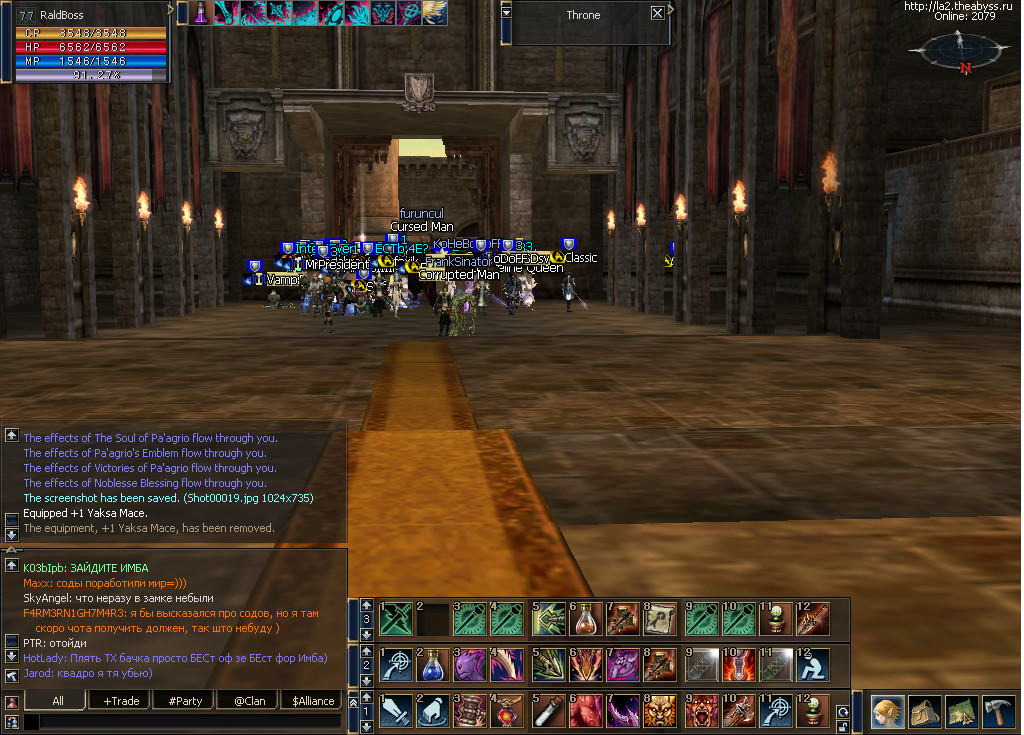Select the golden wing buff icon
The width and height of the screenshot is (1024, 735).
[435, 12]
